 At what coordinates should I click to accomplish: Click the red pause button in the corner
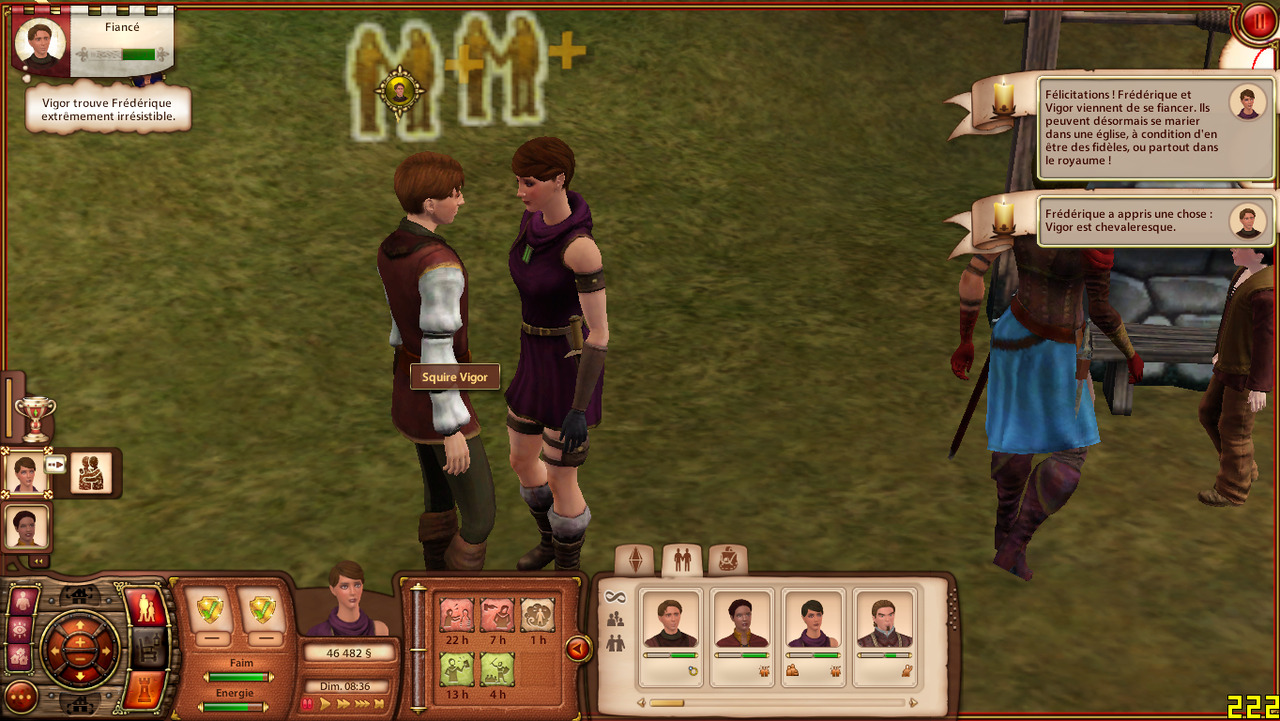(1258, 22)
